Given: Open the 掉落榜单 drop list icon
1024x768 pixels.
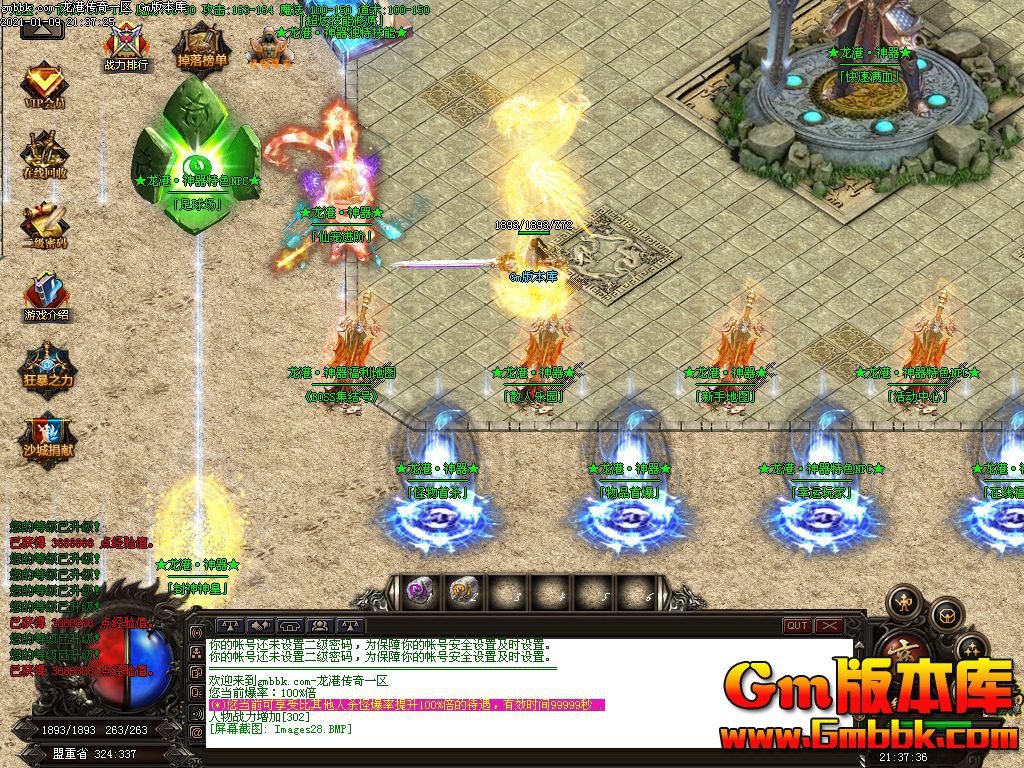Looking at the screenshot, I should coord(202,45).
